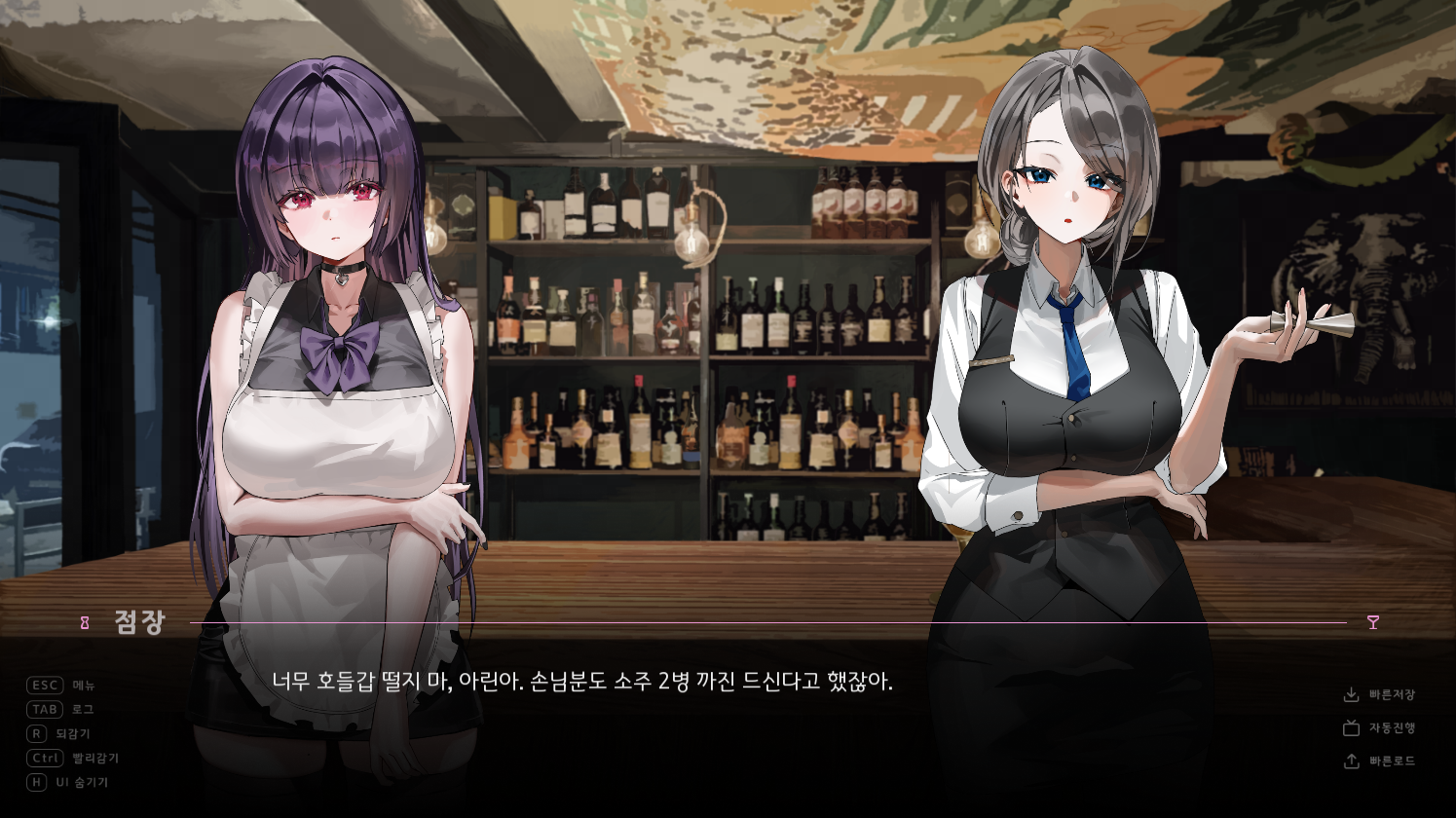Click the ESC key badge icon

click(43, 685)
